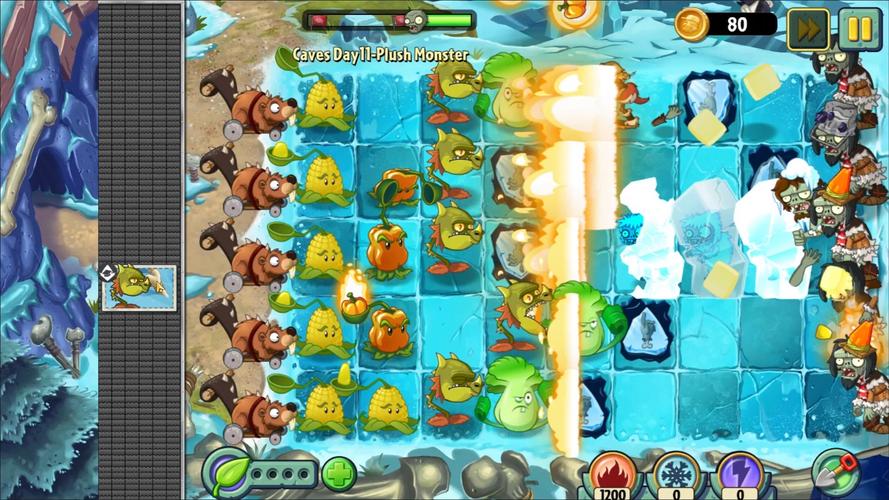
Task: Select the Snapdragon seed packet on conveyor
Action: click(139, 286)
